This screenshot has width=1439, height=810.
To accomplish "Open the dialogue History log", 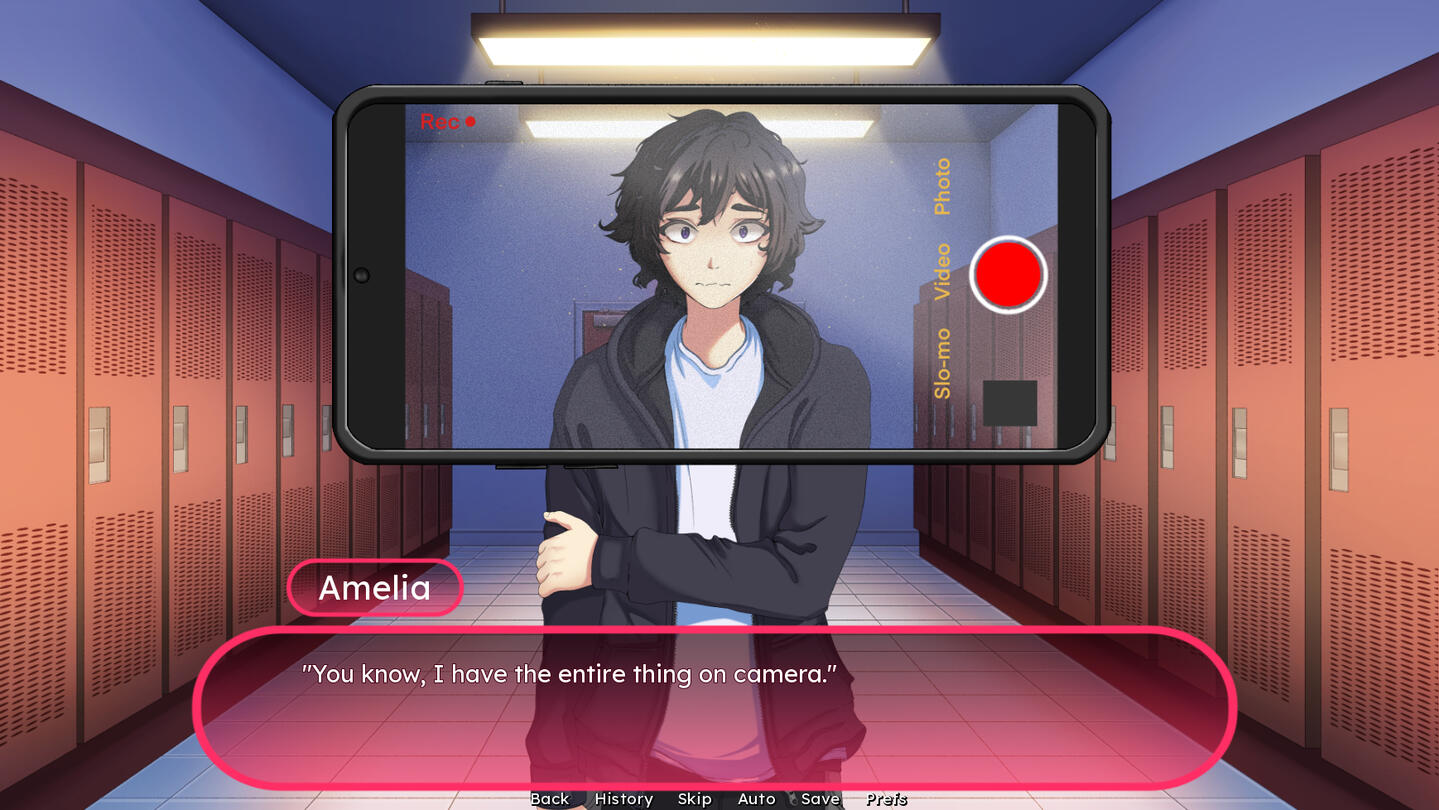I will [623, 798].
